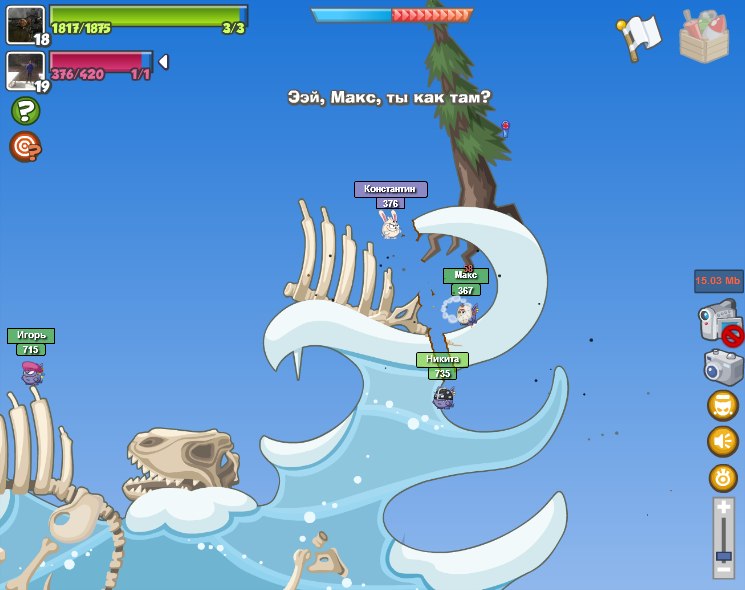Image resolution: width=745 pixels, height=590 pixels.
Task: Click the round yellow cat-face button
Action: 723,405
